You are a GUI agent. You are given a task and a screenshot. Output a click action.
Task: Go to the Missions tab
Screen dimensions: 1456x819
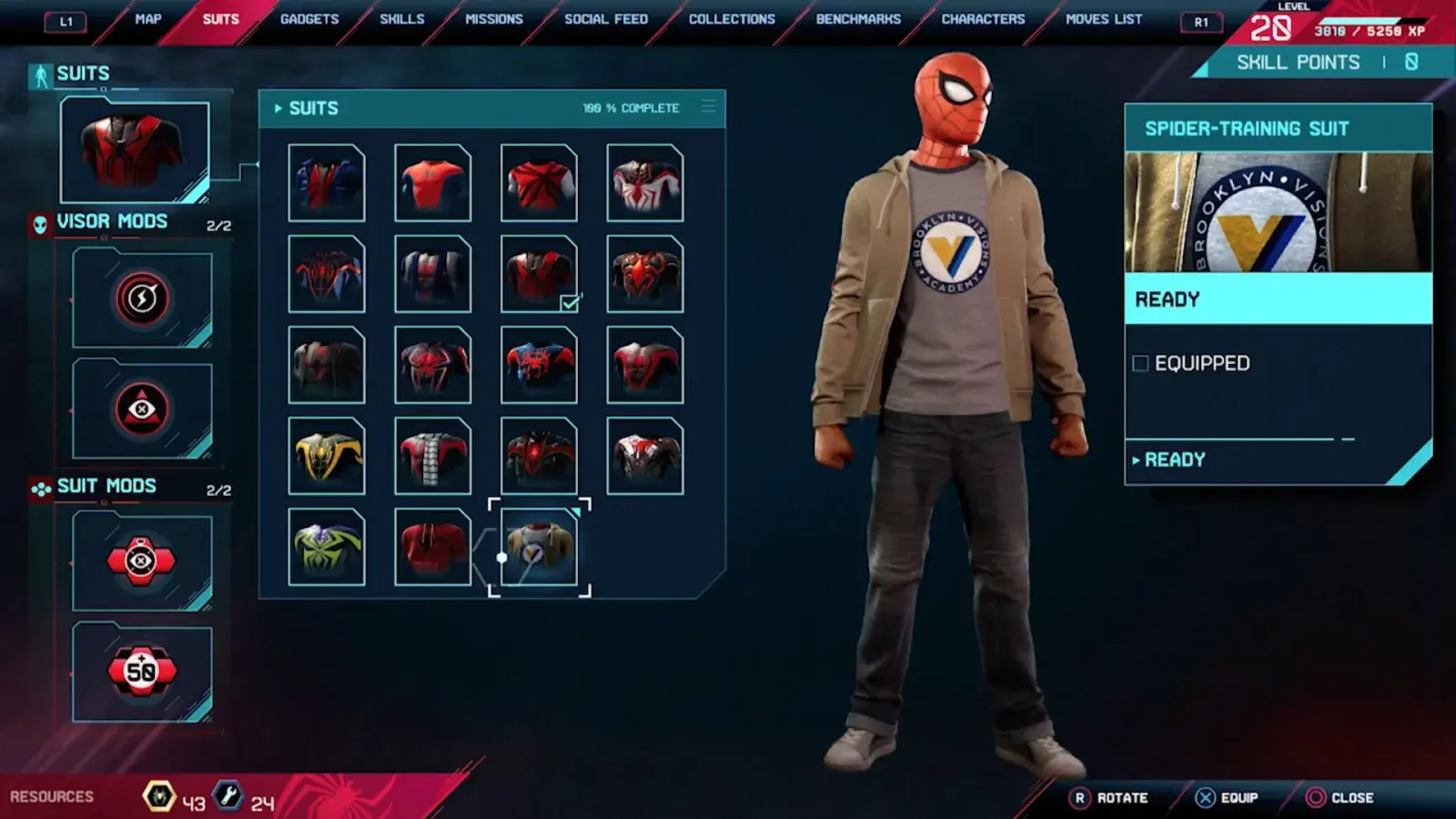coord(494,19)
